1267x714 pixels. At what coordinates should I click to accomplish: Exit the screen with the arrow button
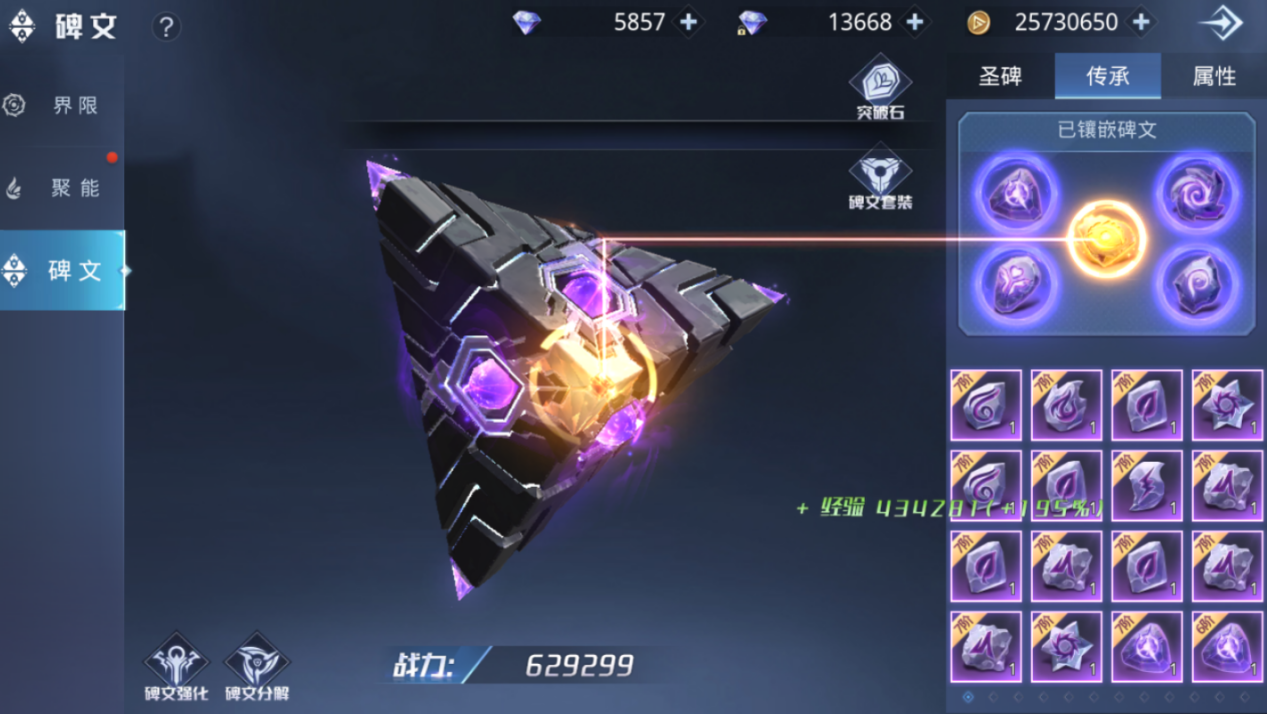coord(1221,23)
